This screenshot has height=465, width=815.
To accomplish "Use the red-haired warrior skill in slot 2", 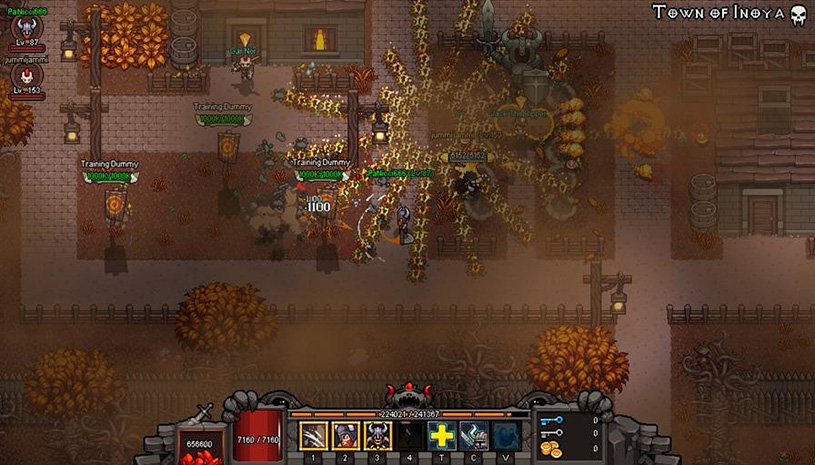I will coord(346,436).
